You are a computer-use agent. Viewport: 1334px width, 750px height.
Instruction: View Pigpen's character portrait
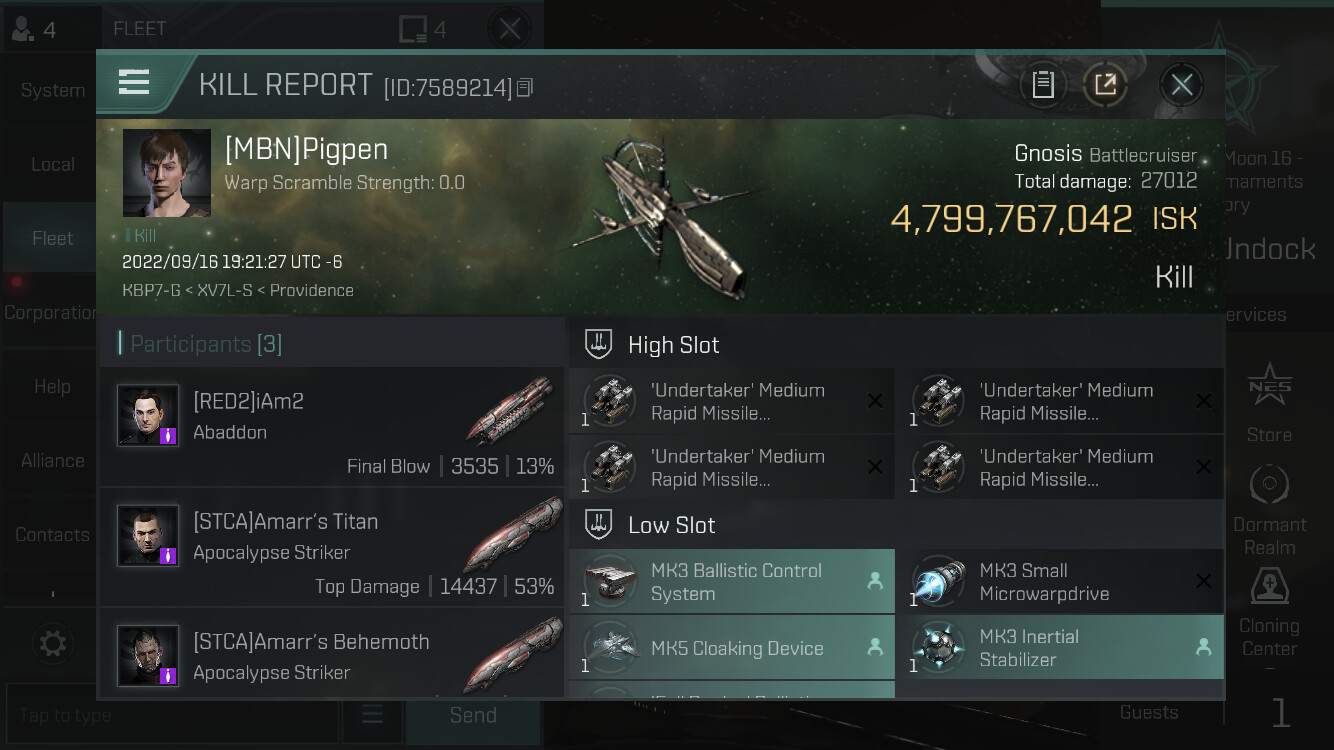coord(166,173)
